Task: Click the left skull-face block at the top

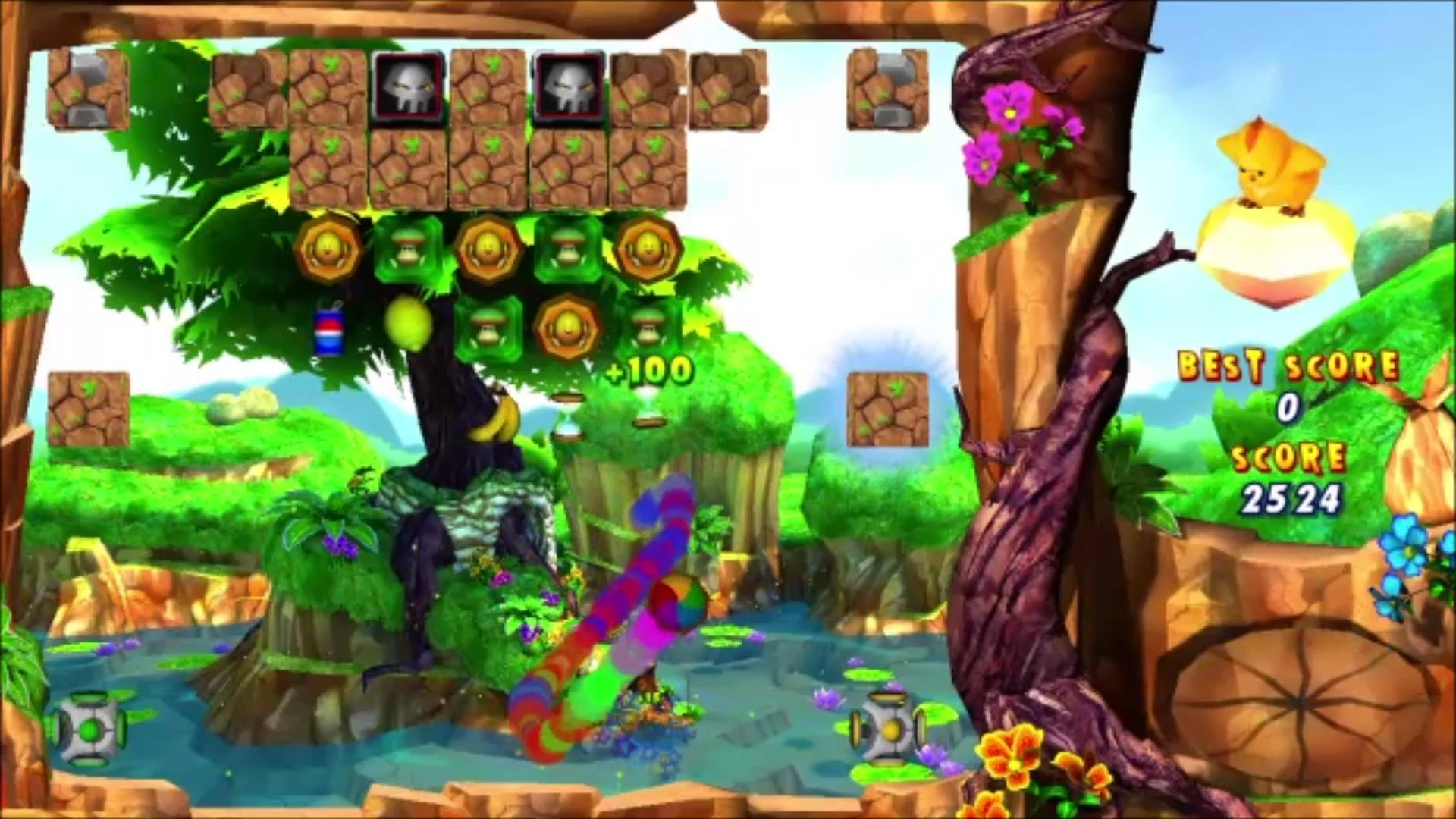Action: (x=410, y=86)
